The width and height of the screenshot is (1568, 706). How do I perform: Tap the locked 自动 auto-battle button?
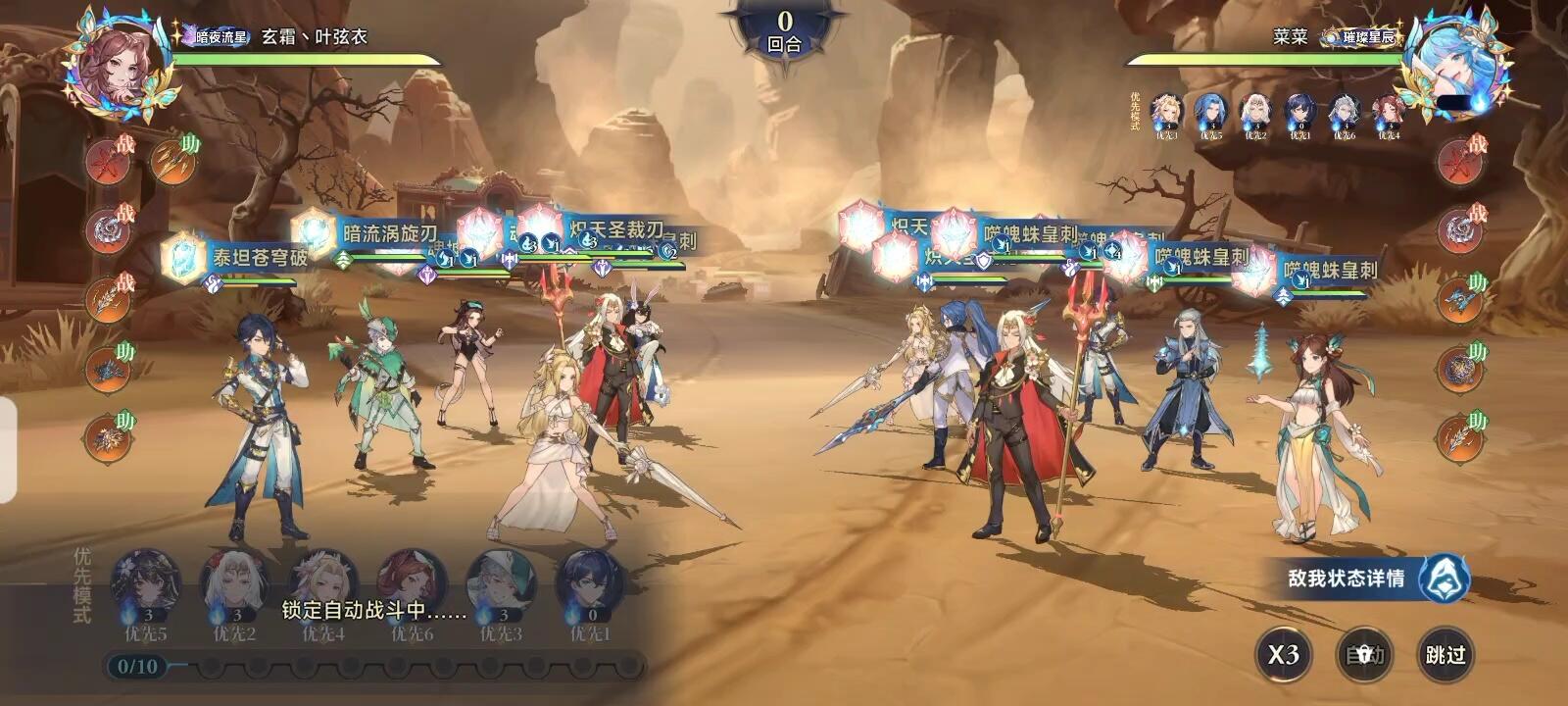1364,654
